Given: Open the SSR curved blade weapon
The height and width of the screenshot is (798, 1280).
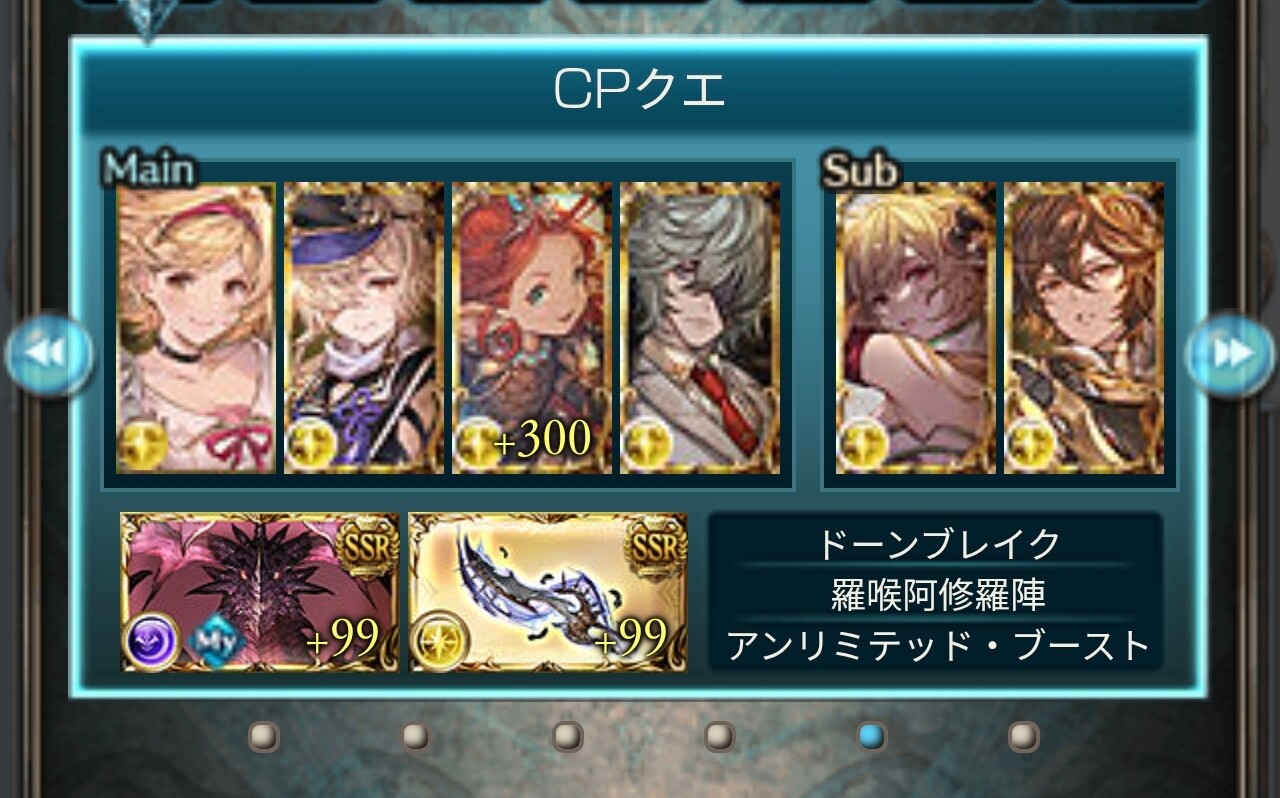Looking at the screenshot, I should coord(547,592).
